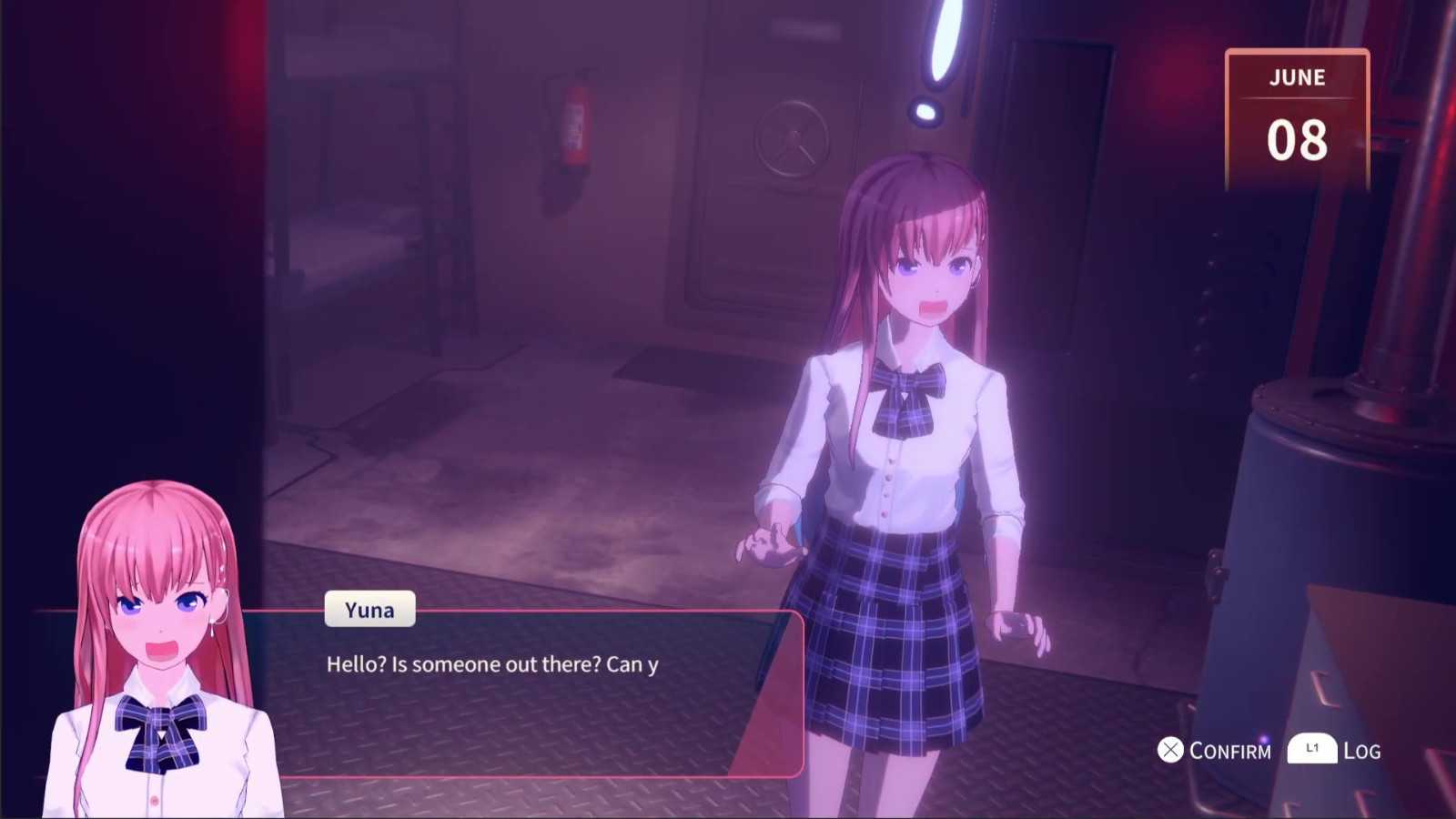Image resolution: width=1456 pixels, height=819 pixels.
Task: Click the JUNE month label to change it
Action: click(x=1298, y=78)
